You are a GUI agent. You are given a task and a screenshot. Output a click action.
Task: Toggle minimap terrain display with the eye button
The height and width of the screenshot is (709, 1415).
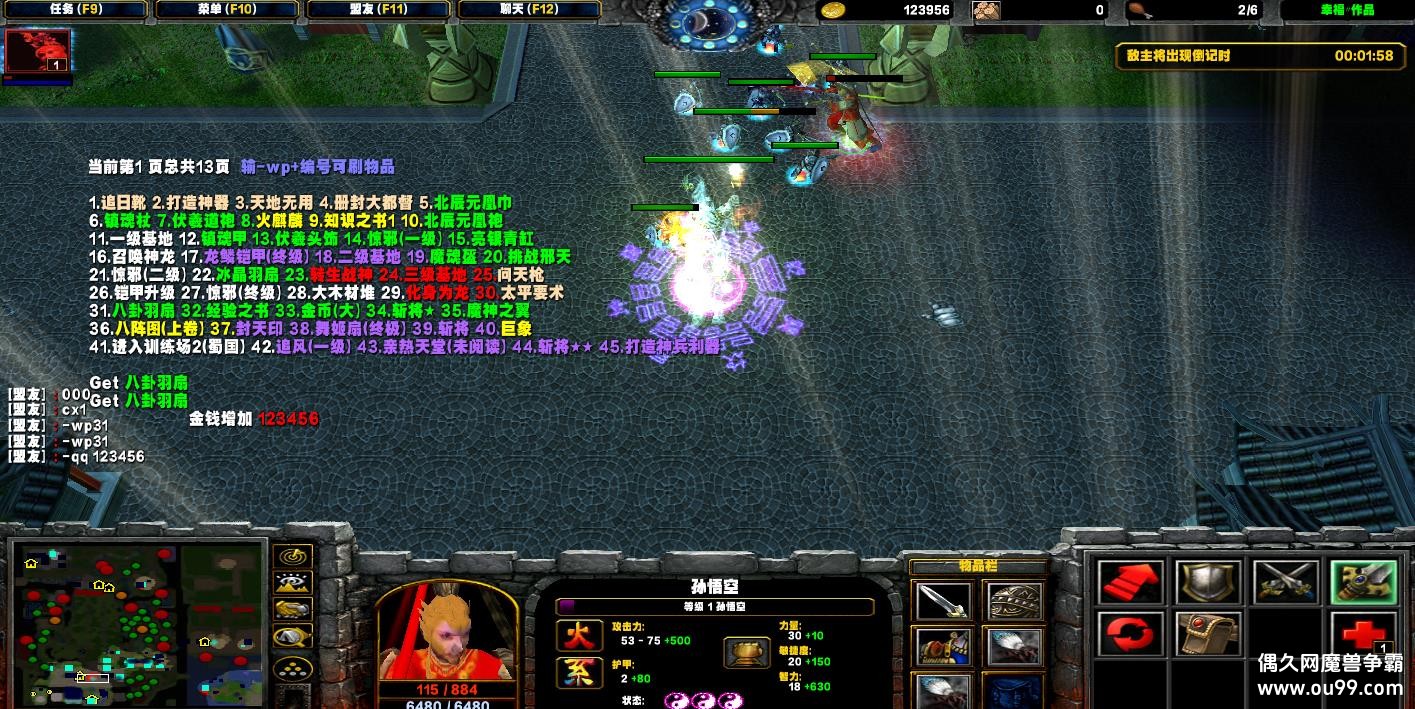coord(292,582)
